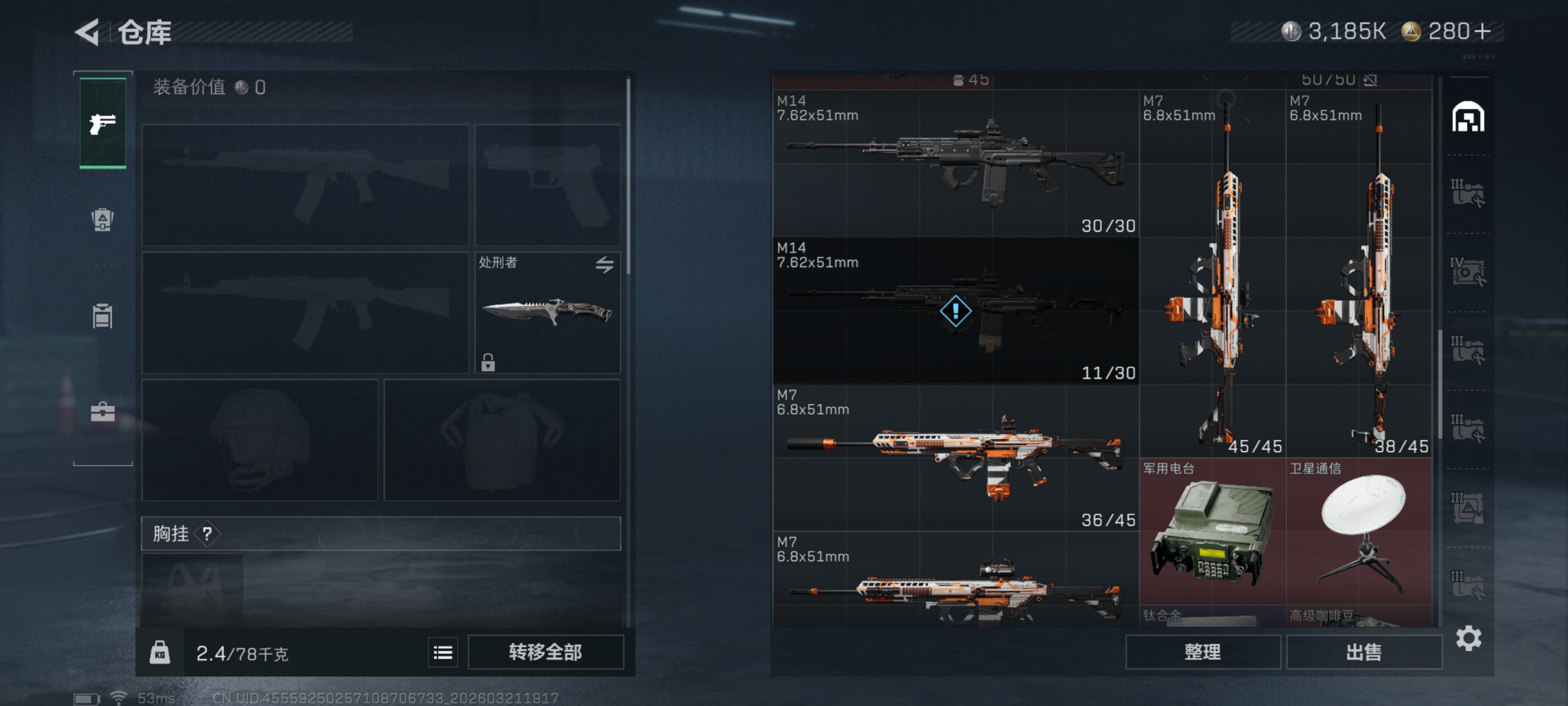Tap the swap arrows on the knife slot
Screen dimensions: 1568x706
point(604,264)
